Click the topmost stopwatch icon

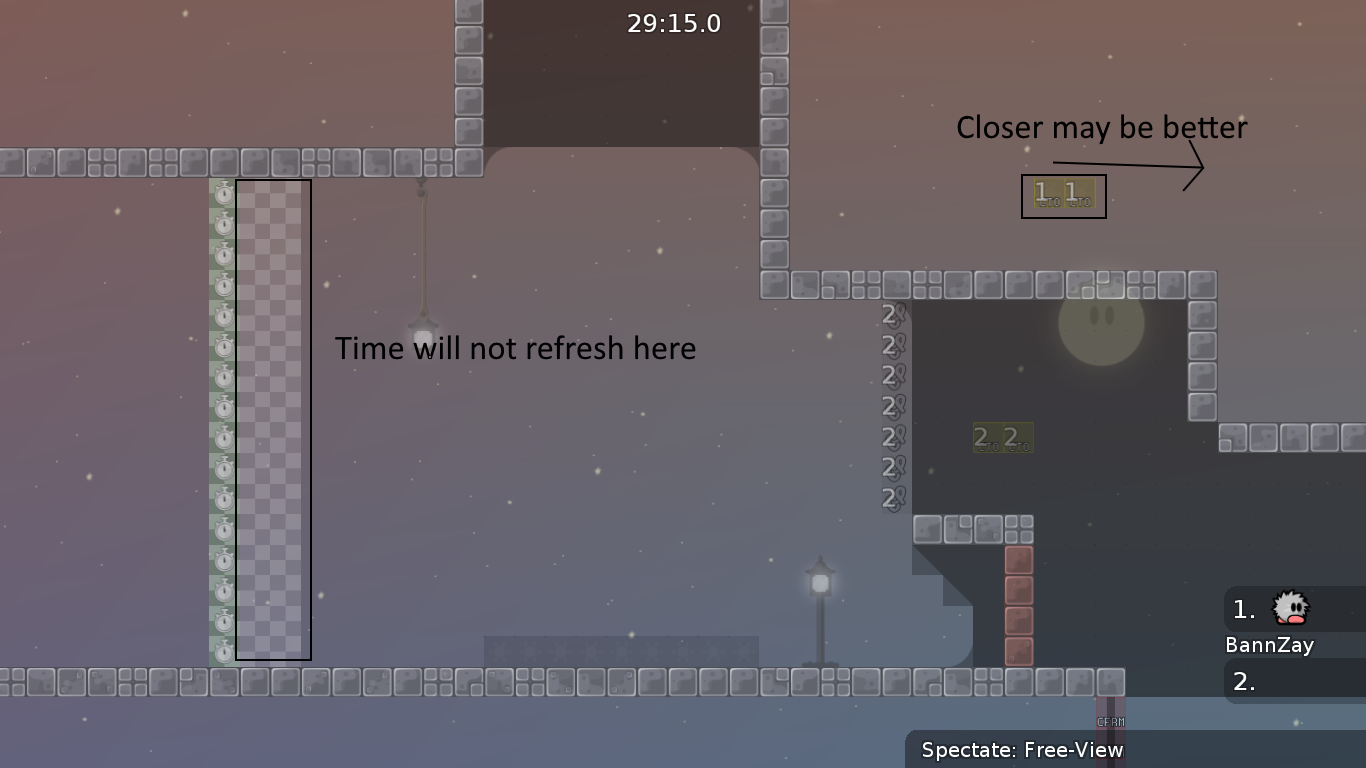click(222, 192)
